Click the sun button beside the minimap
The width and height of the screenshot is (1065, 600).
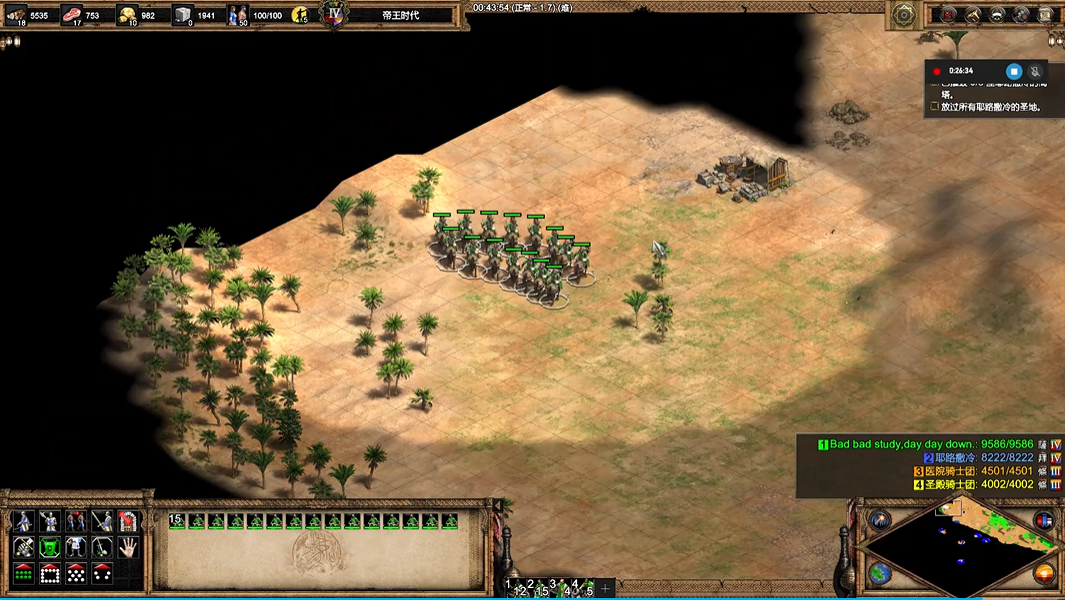[1044, 573]
